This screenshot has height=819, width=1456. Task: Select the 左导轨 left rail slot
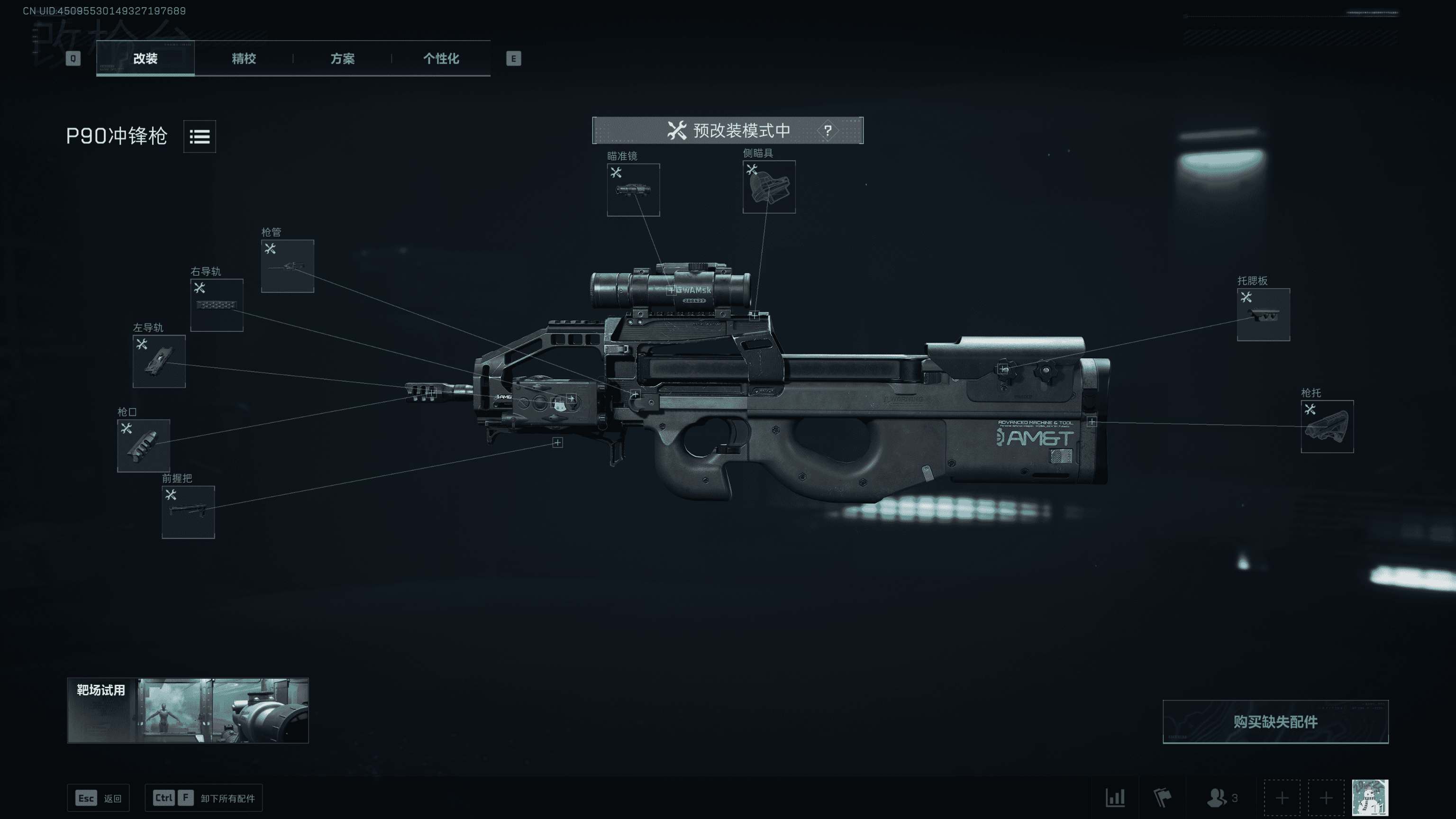pyautogui.click(x=158, y=362)
